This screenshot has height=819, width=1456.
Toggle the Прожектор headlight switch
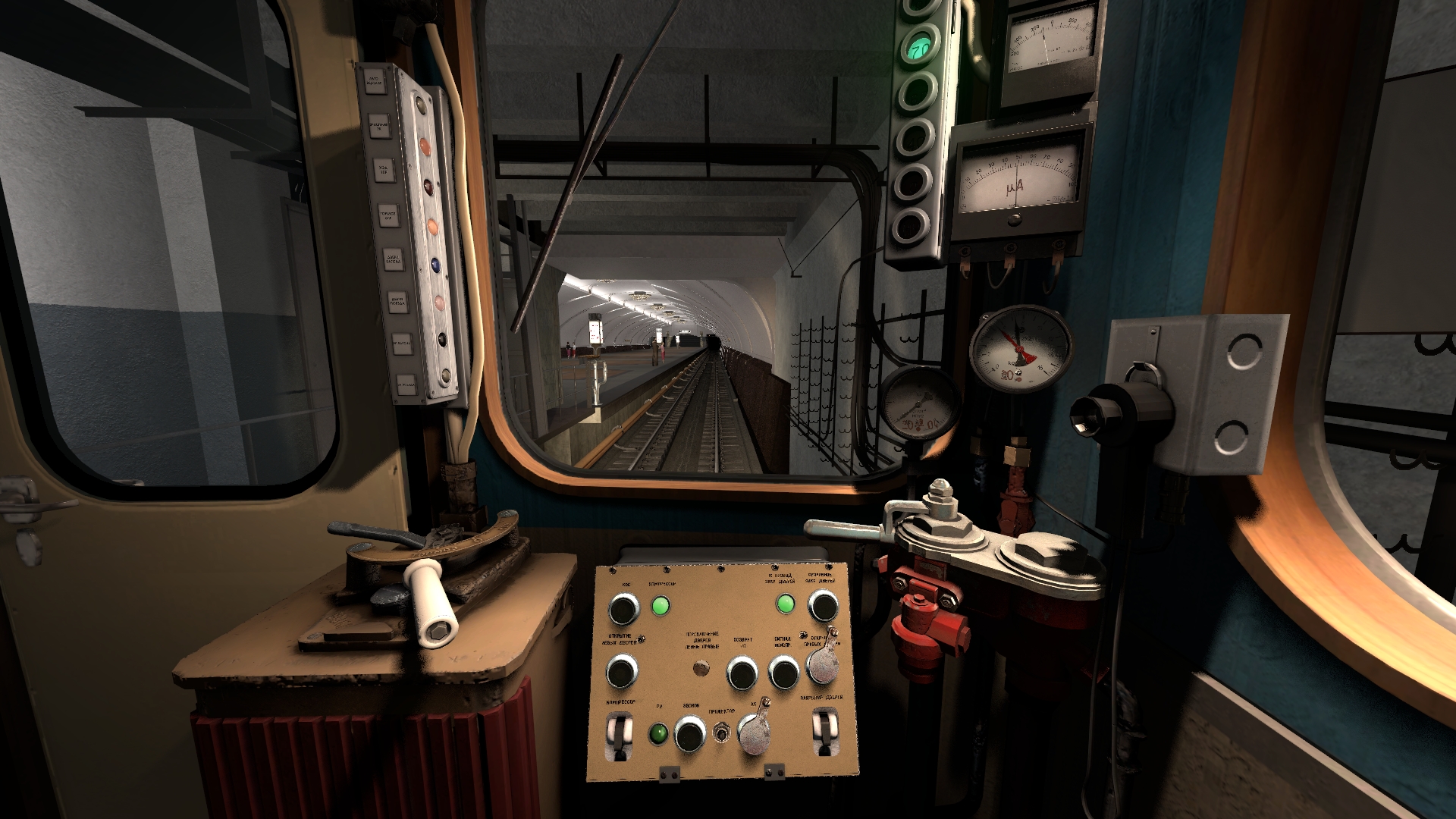[x=721, y=733]
